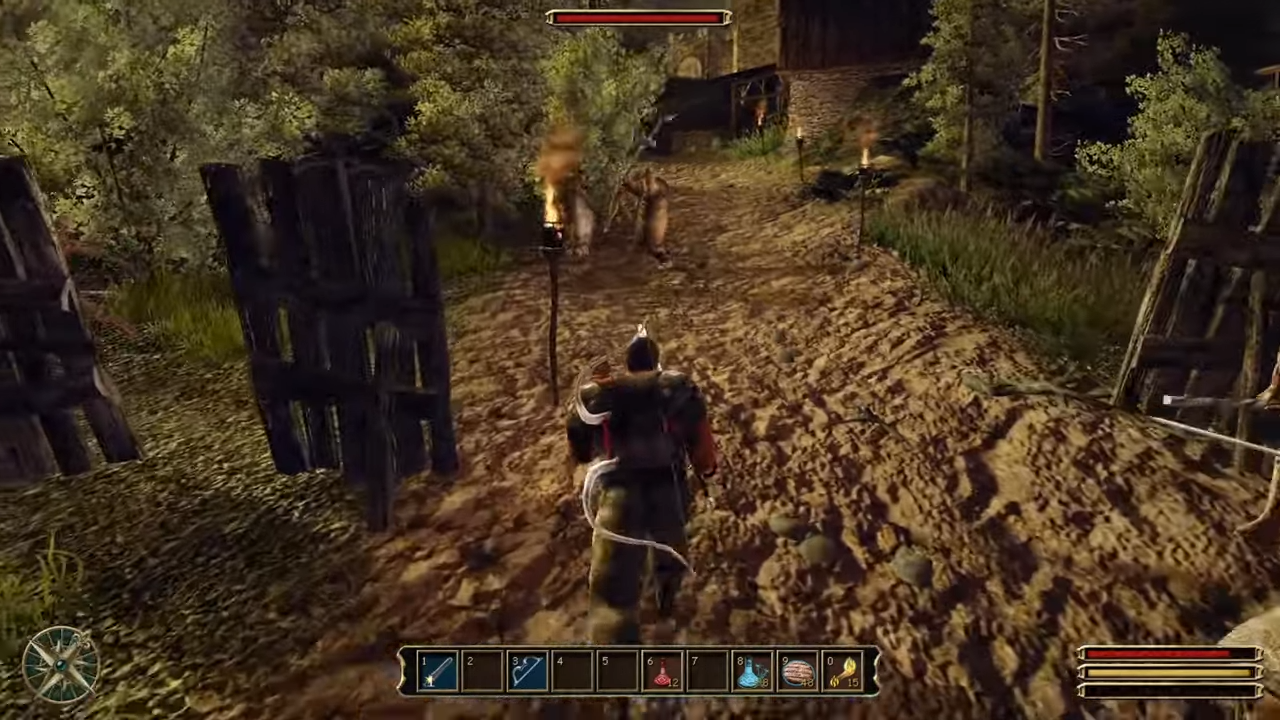This screenshot has width=1280, height=720.
Task: Click the red health bar in bottom right
Action: (1160, 653)
